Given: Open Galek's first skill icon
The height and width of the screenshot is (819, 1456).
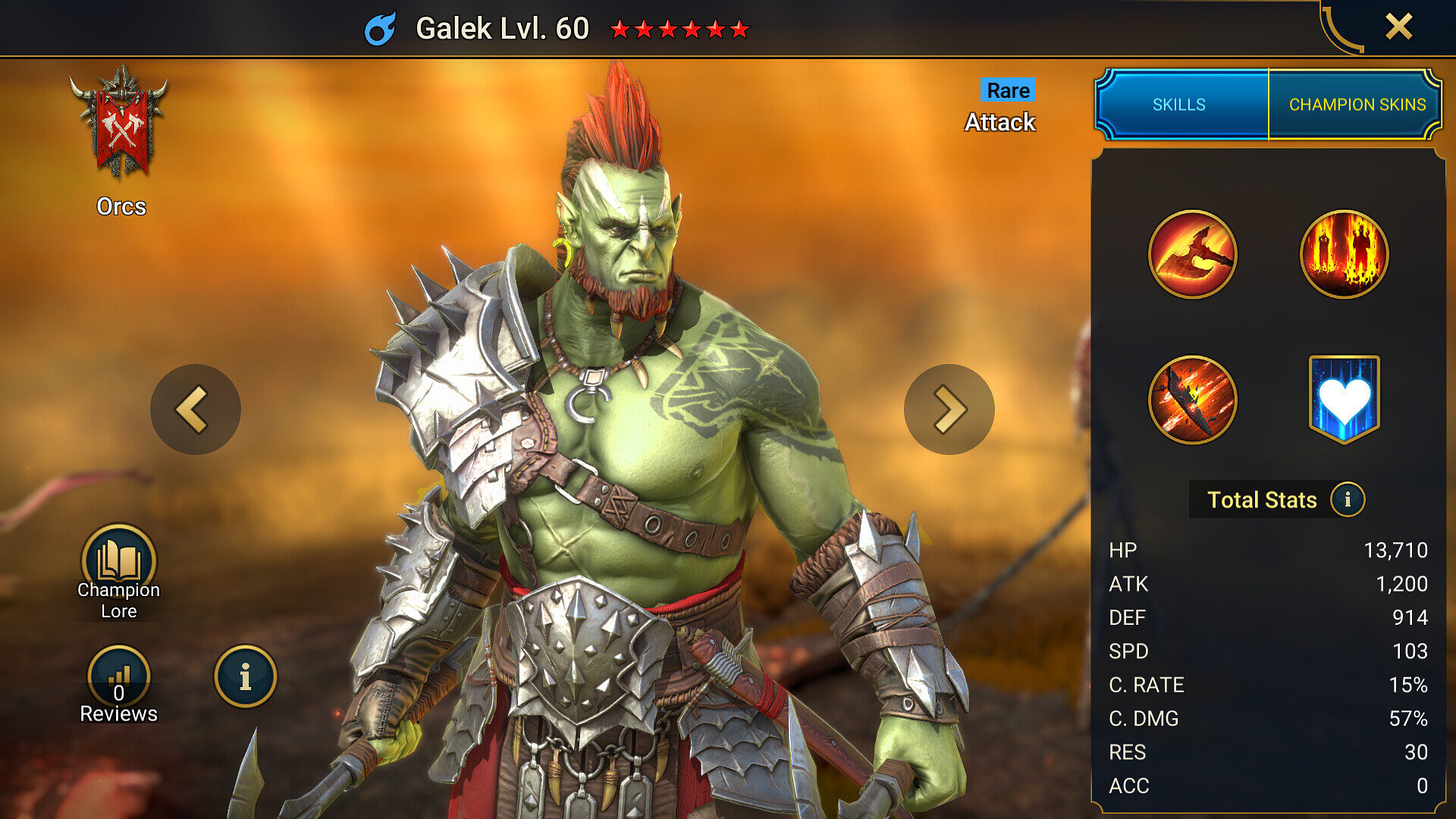Looking at the screenshot, I should tap(1193, 254).
